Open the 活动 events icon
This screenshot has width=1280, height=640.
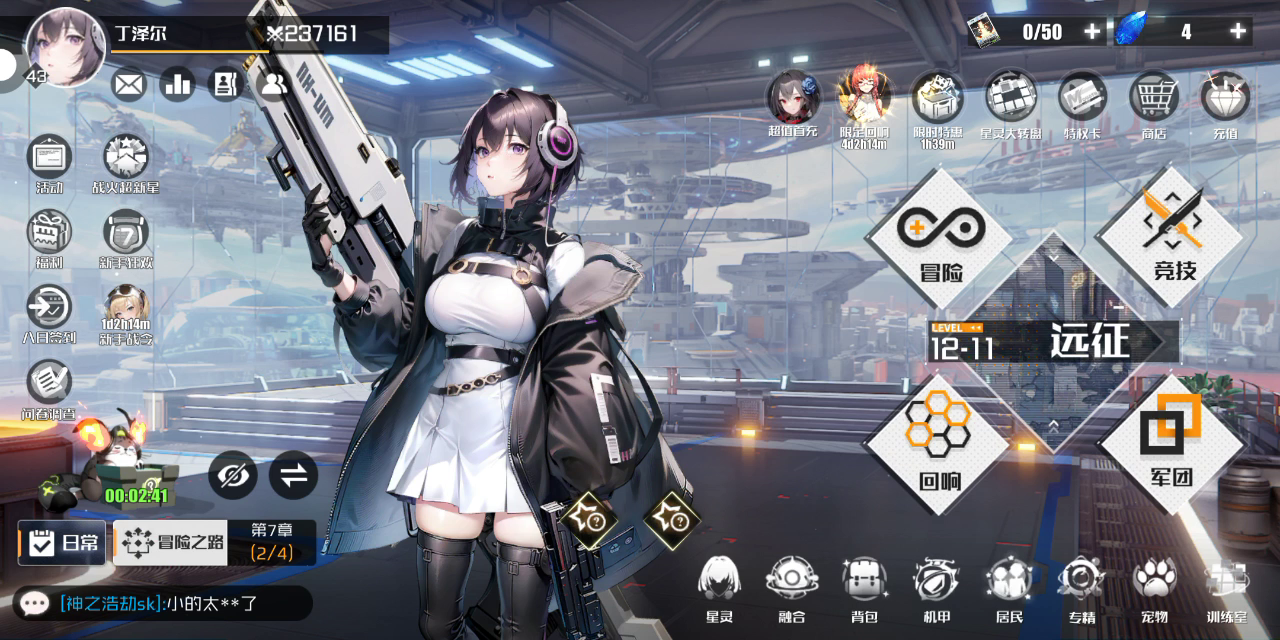point(49,163)
